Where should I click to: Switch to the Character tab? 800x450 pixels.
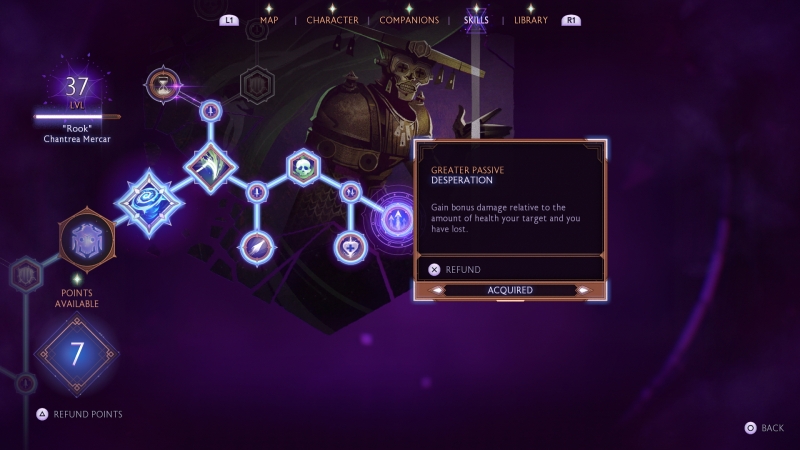pos(332,20)
